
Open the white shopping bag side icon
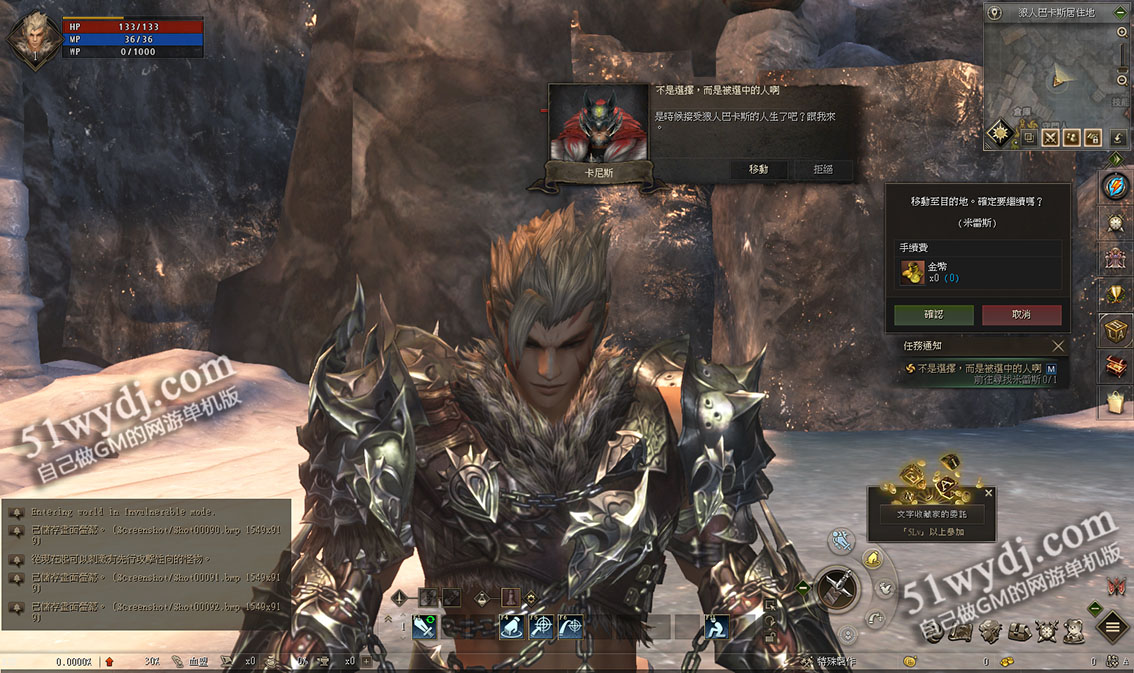(1115, 402)
